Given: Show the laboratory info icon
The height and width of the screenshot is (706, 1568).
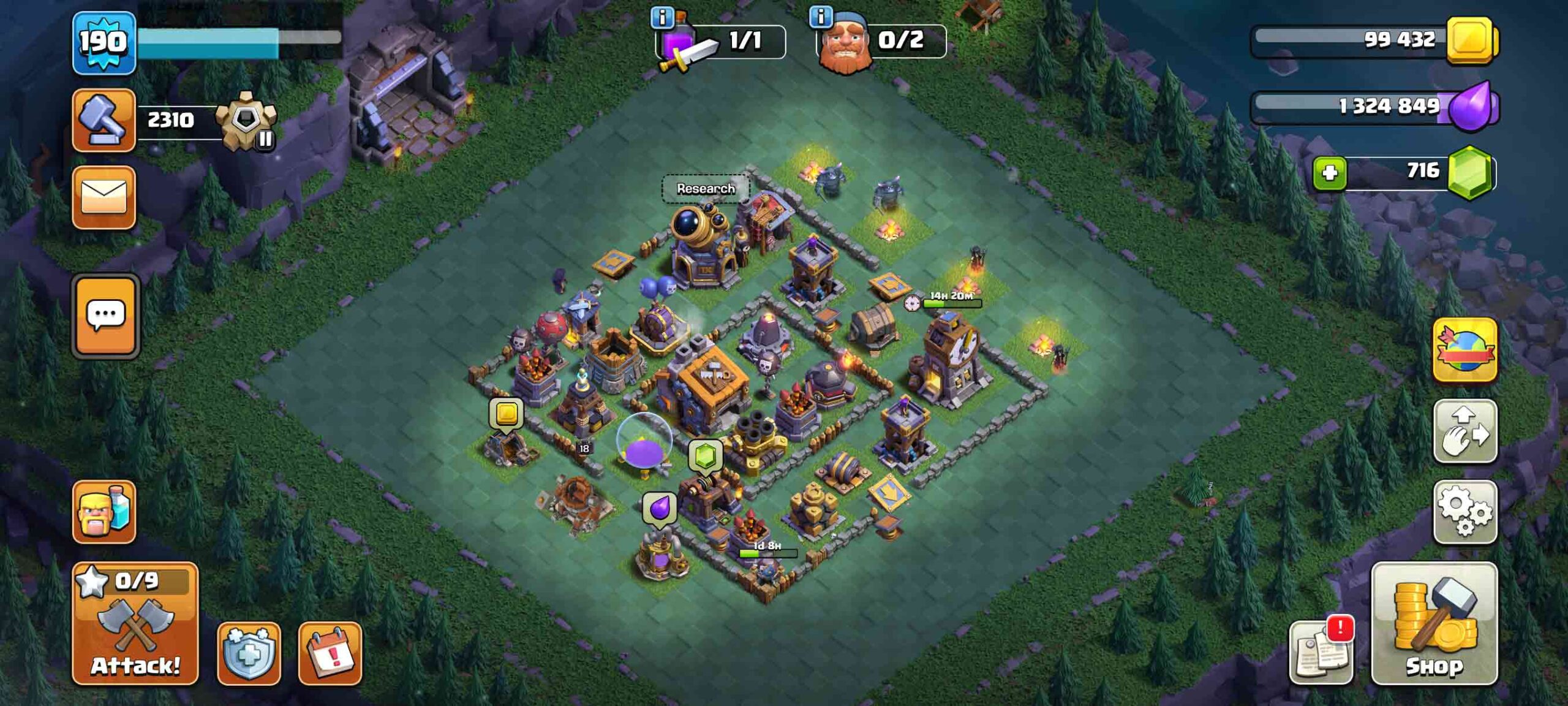Looking at the screenshot, I should (x=661, y=17).
